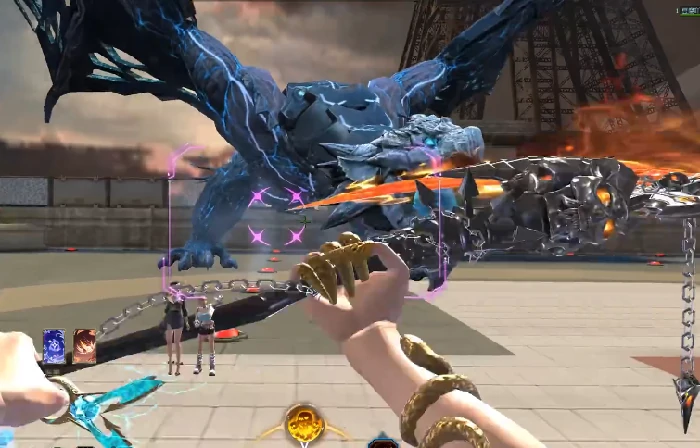Select the orange flame card icon

(x=84, y=346)
